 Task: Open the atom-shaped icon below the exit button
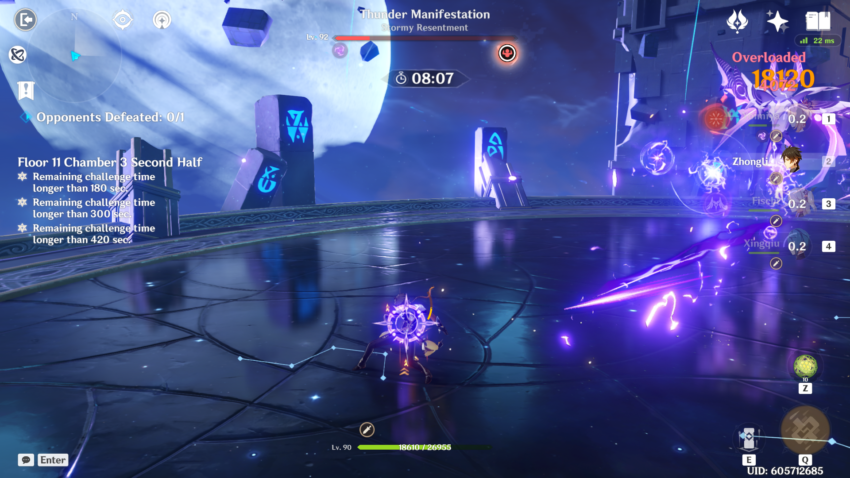(17, 55)
